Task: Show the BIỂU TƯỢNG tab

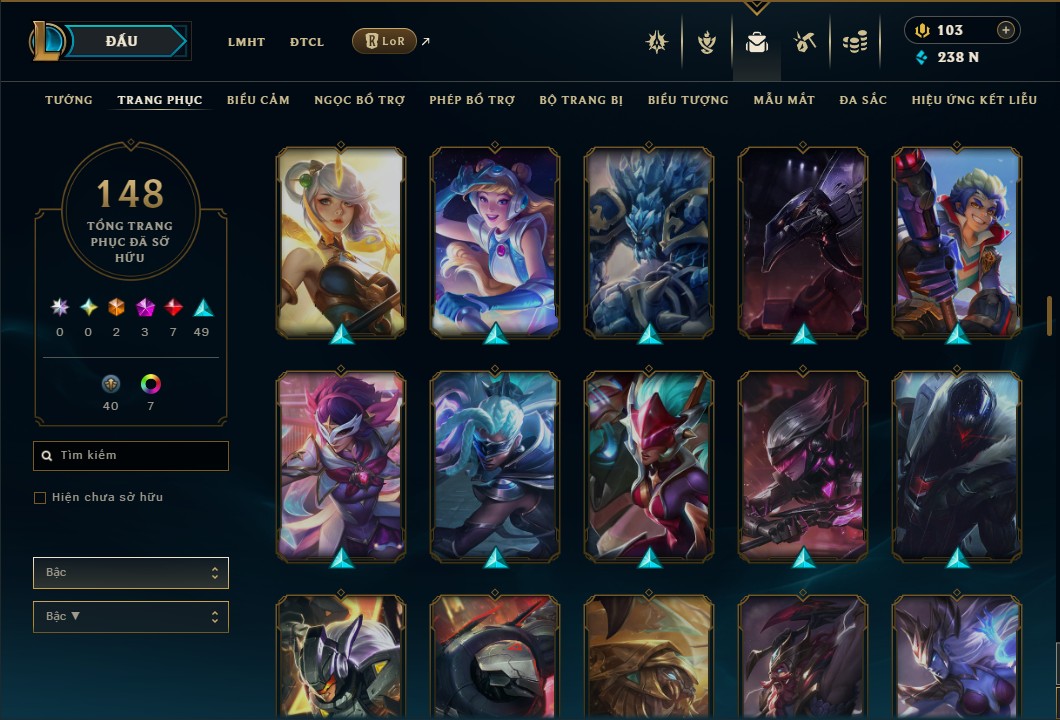Action: click(x=688, y=100)
